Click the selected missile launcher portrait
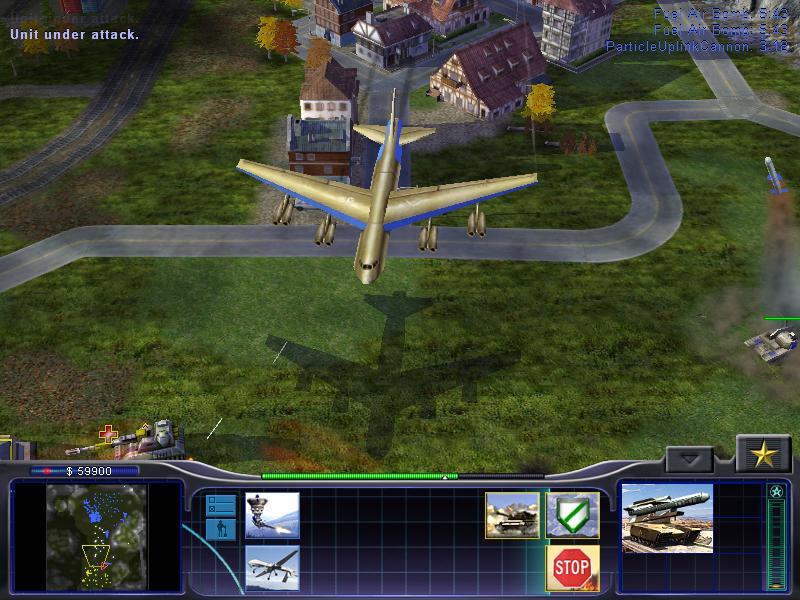 (667, 518)
